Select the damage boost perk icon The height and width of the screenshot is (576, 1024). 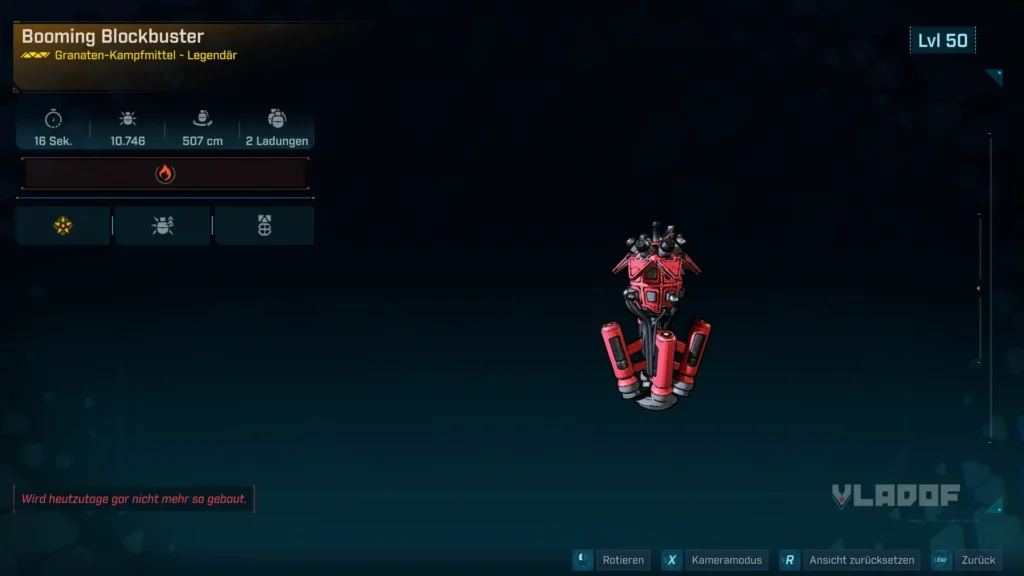(x=162, y=226)
